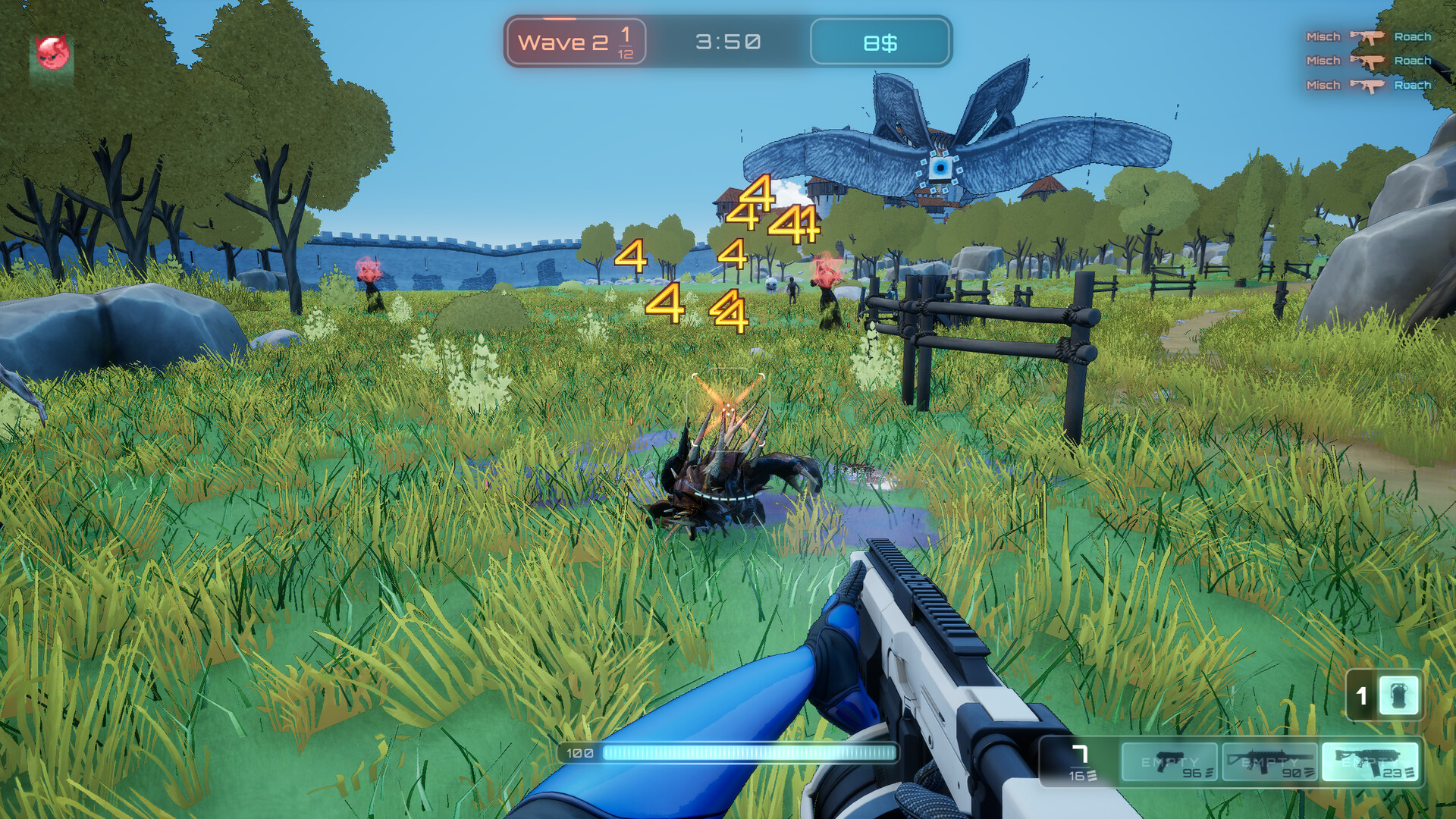Click the red devil skull status icon
The height and width of the screenshot is (819, 1456).
[x=52, y=53]
